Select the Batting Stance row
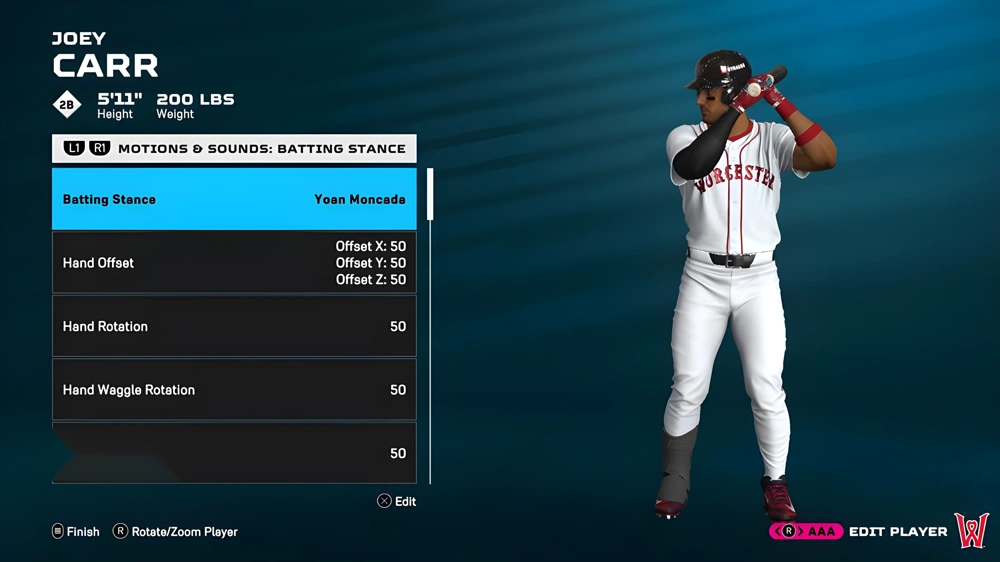 pyautogui.click(x=234, y=199)
